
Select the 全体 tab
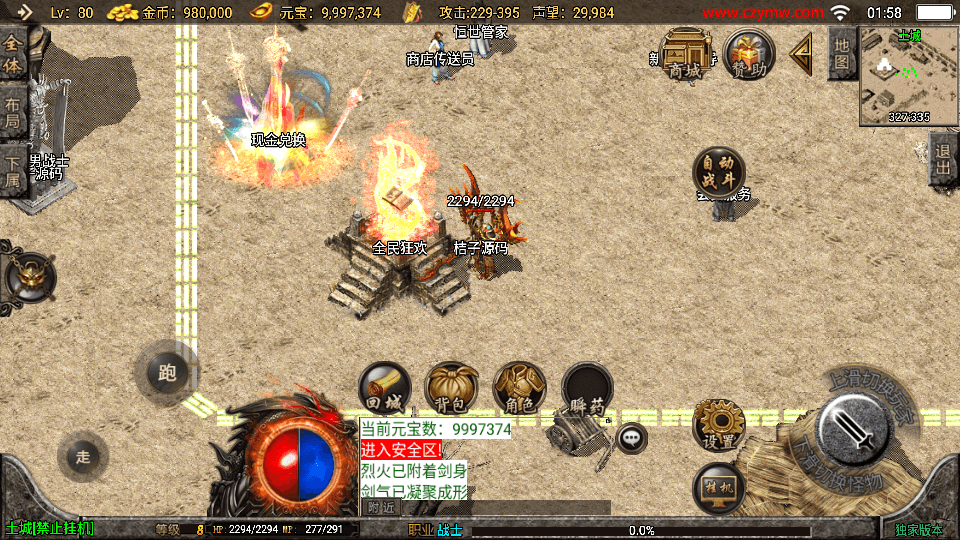click(13, 55)
